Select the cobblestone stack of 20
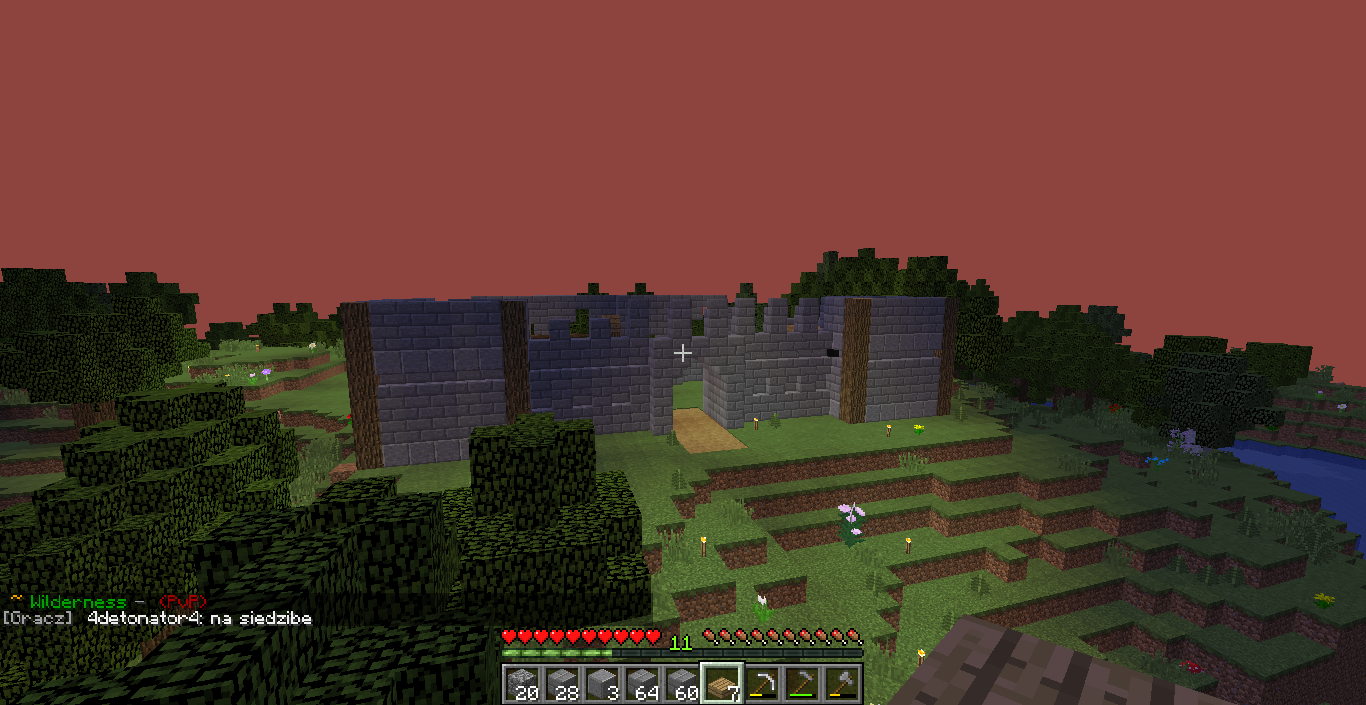This screenshot has width=1366, height=705. pyautogui.click(x=522, y=684)
